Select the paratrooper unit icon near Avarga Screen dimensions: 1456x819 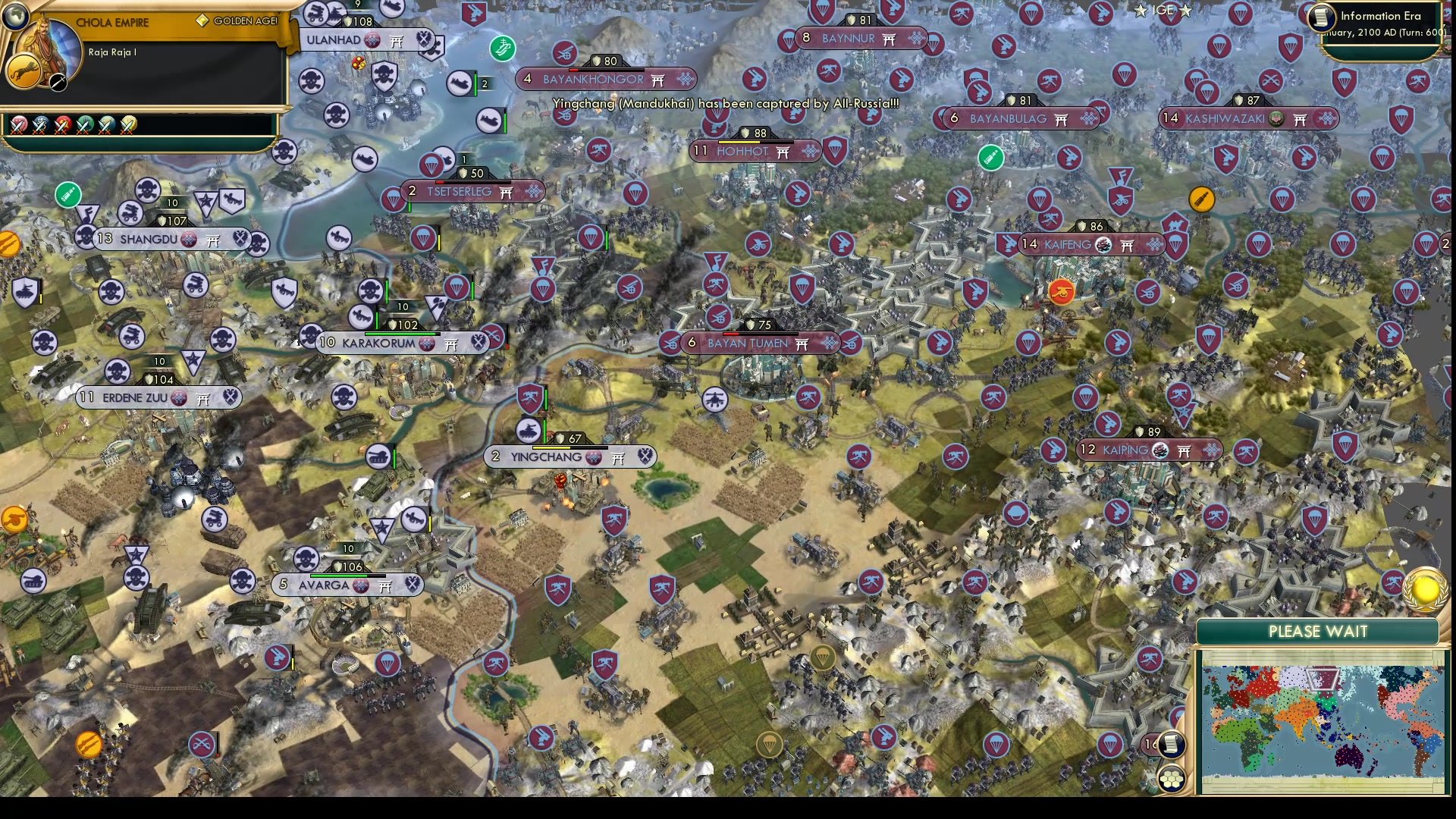click(388, 664)
